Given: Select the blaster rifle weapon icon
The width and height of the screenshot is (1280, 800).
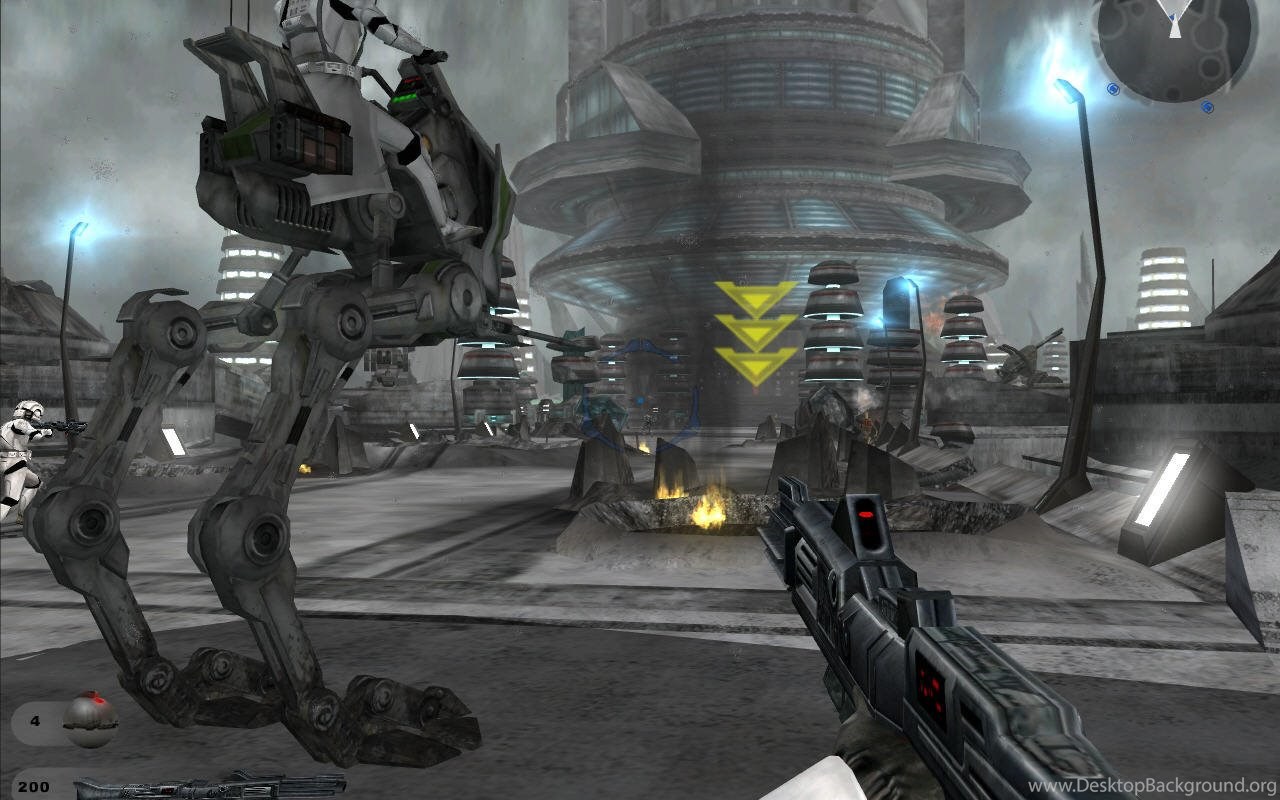Looking at the screenshot, I should pos(210,785).
